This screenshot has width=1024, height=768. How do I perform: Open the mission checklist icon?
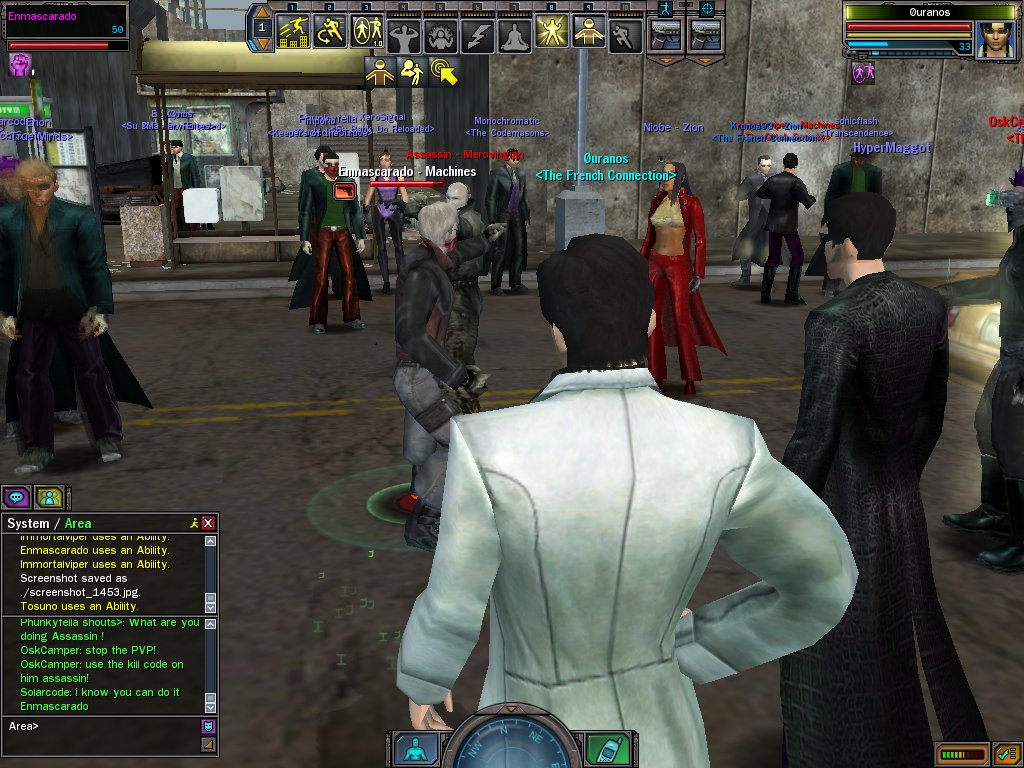tap(1007, 753)
